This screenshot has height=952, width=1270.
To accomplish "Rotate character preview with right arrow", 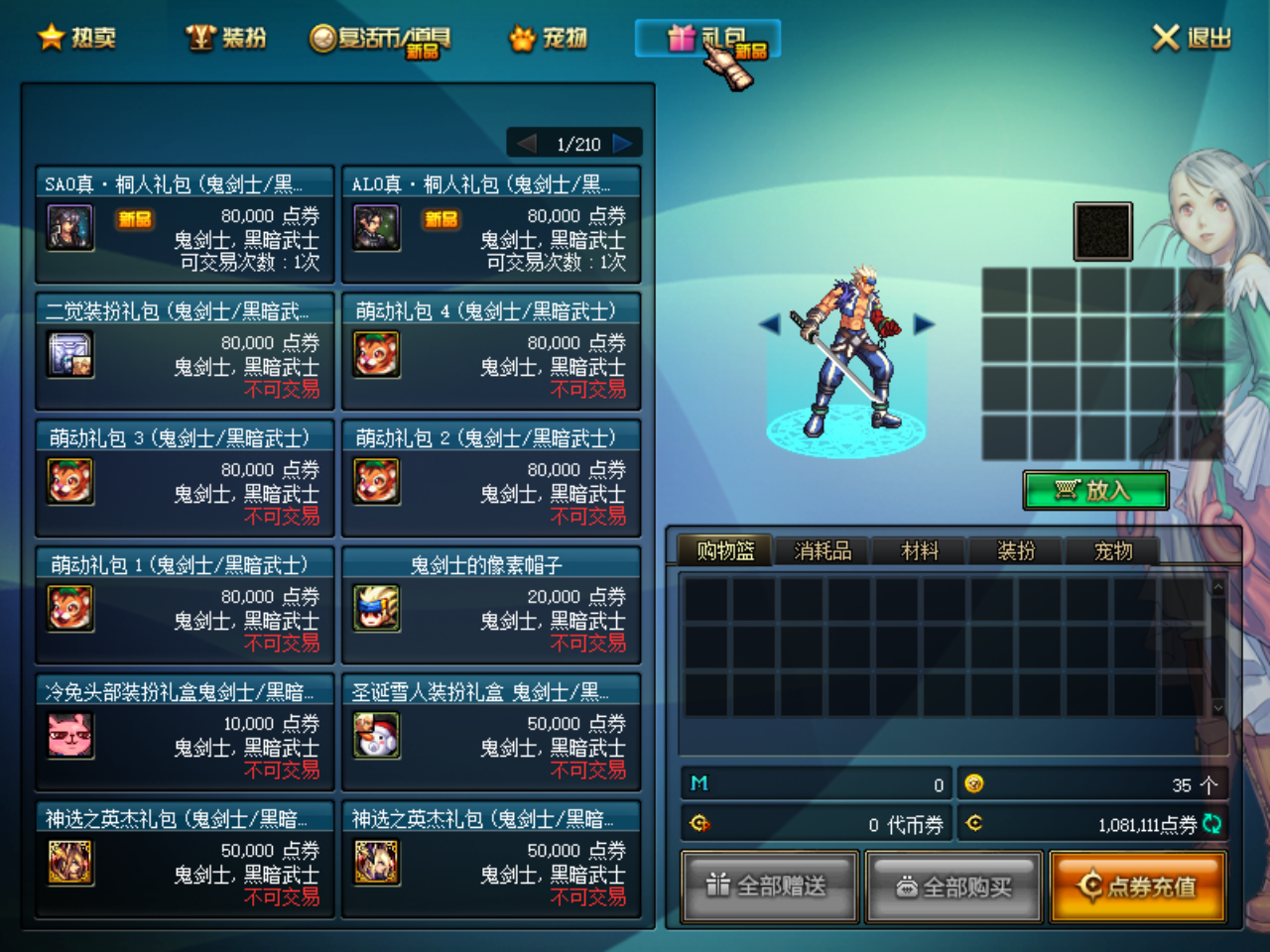I will (x=923, y=324).
